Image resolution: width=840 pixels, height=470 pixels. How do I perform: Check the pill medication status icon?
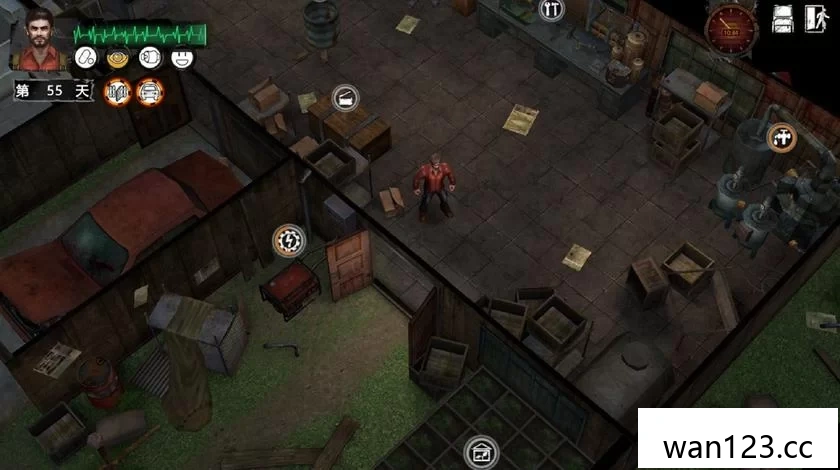pyautogui.click(x=87, y=57)
